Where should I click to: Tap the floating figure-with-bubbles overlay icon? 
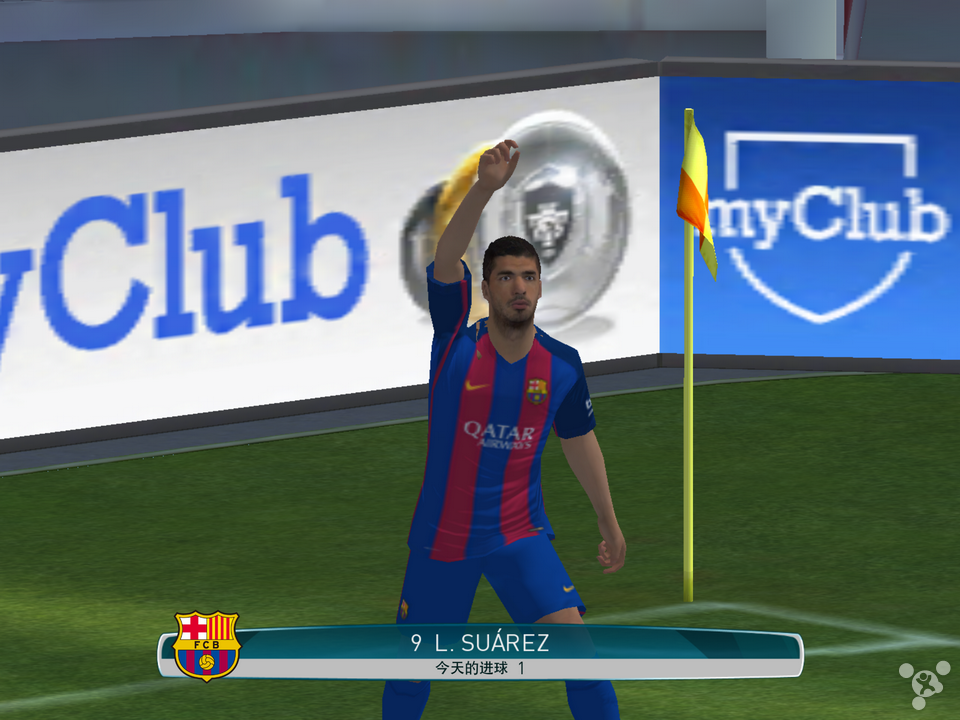tap(923, 684)
